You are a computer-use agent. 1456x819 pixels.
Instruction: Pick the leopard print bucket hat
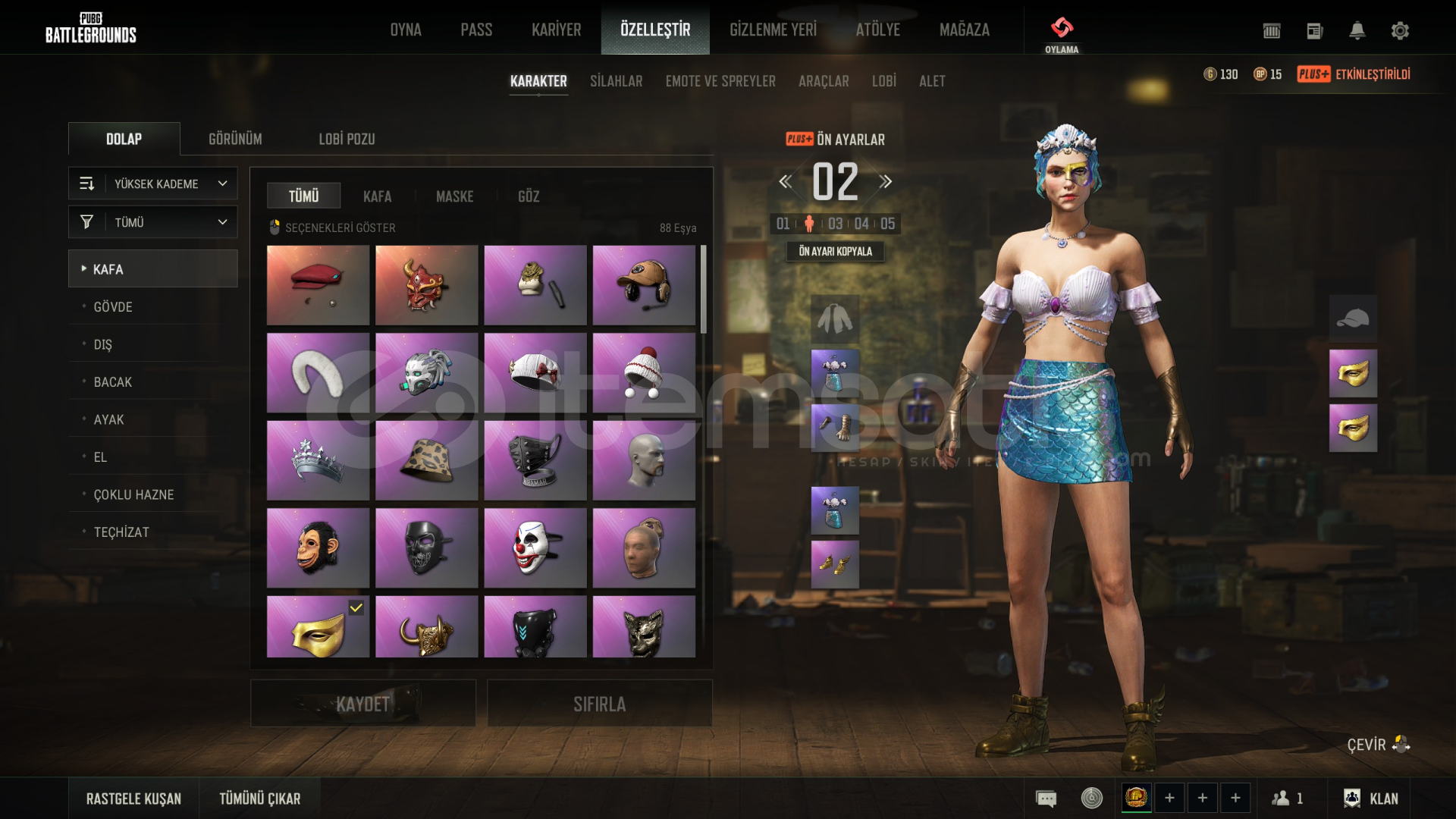[426, 460]
